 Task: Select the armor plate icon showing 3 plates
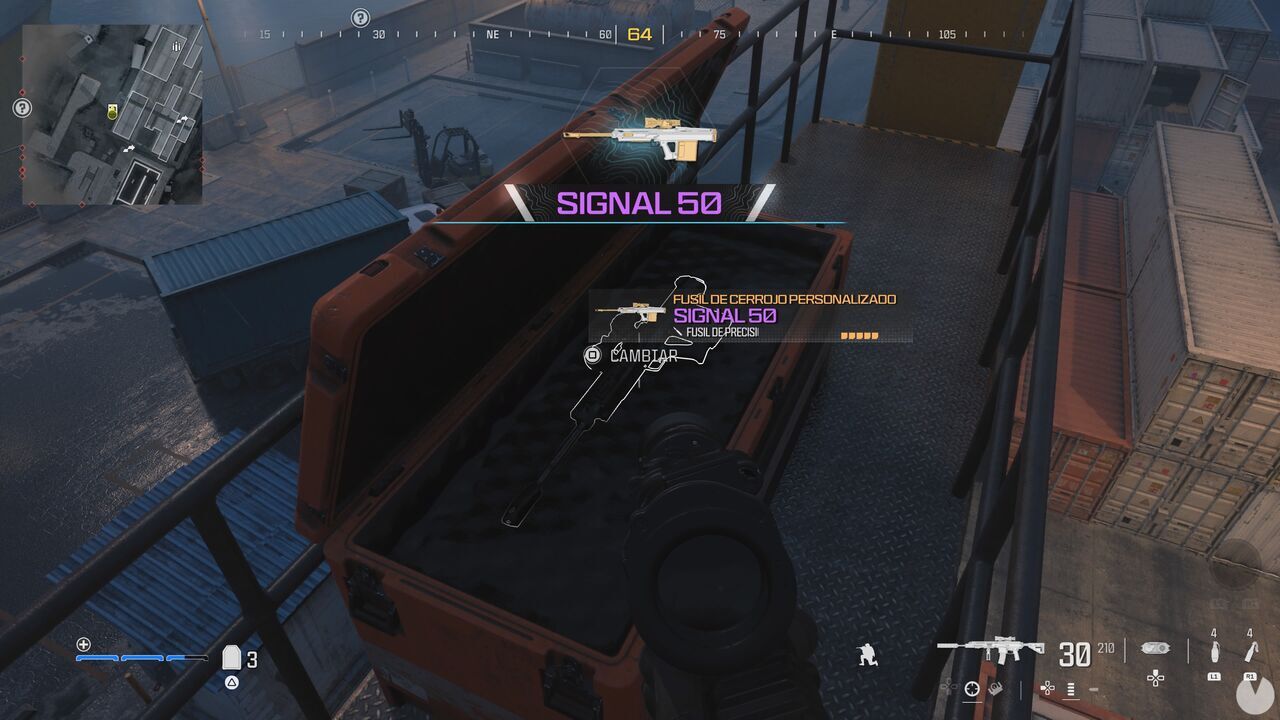coord(231,659)
